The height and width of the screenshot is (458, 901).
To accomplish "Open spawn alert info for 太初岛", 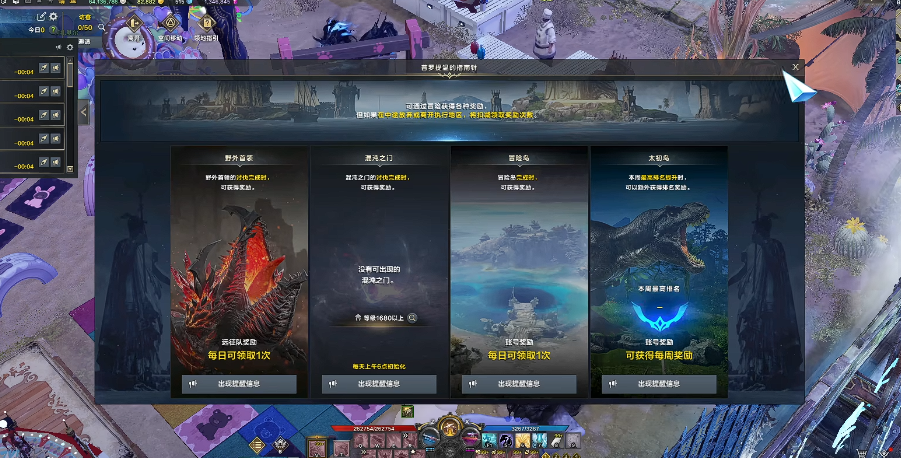I will click(659, 384).
